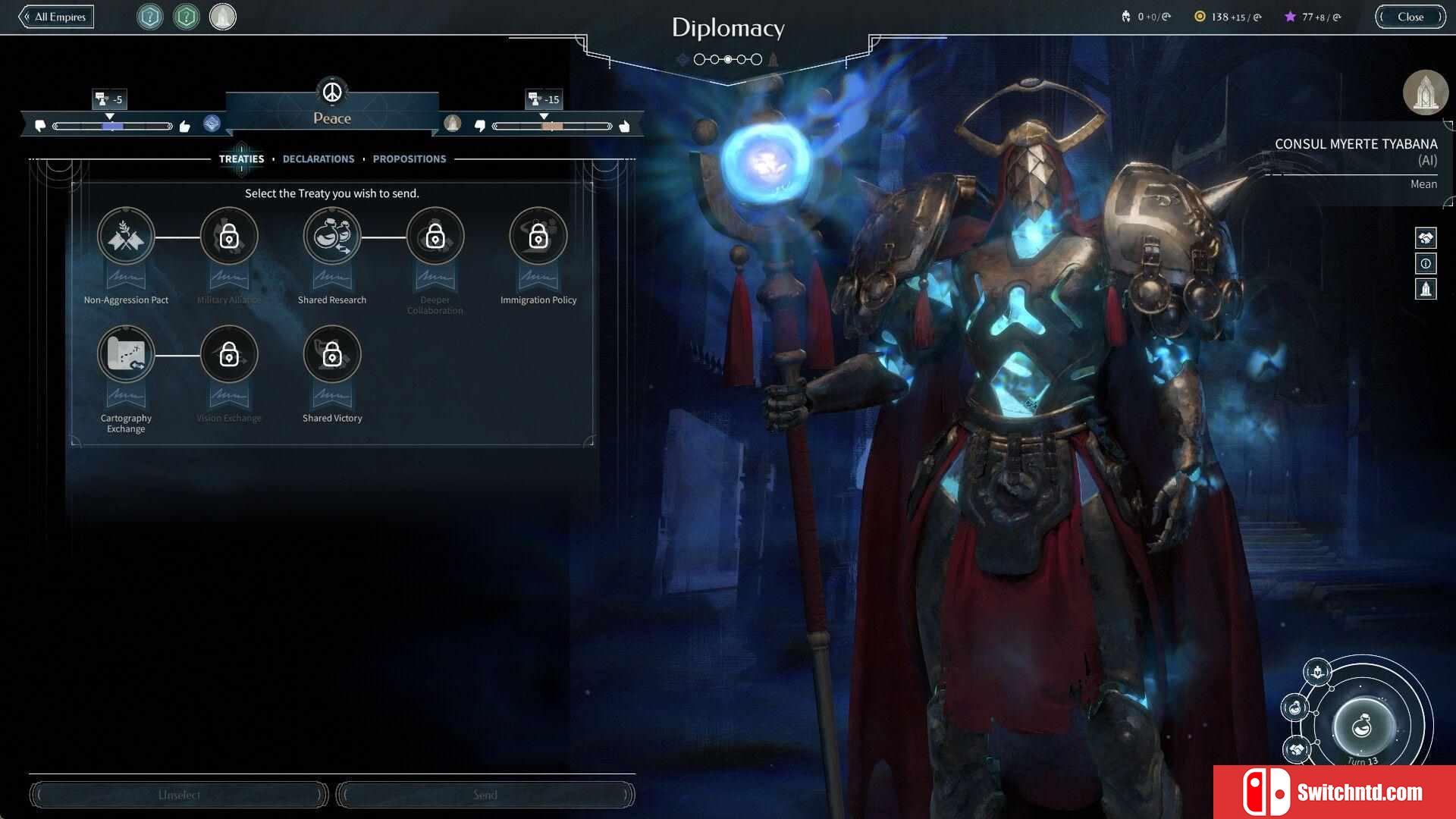1456x819 pixels.
Task: Select the Treaties tab
Action: tap(241, 159)
